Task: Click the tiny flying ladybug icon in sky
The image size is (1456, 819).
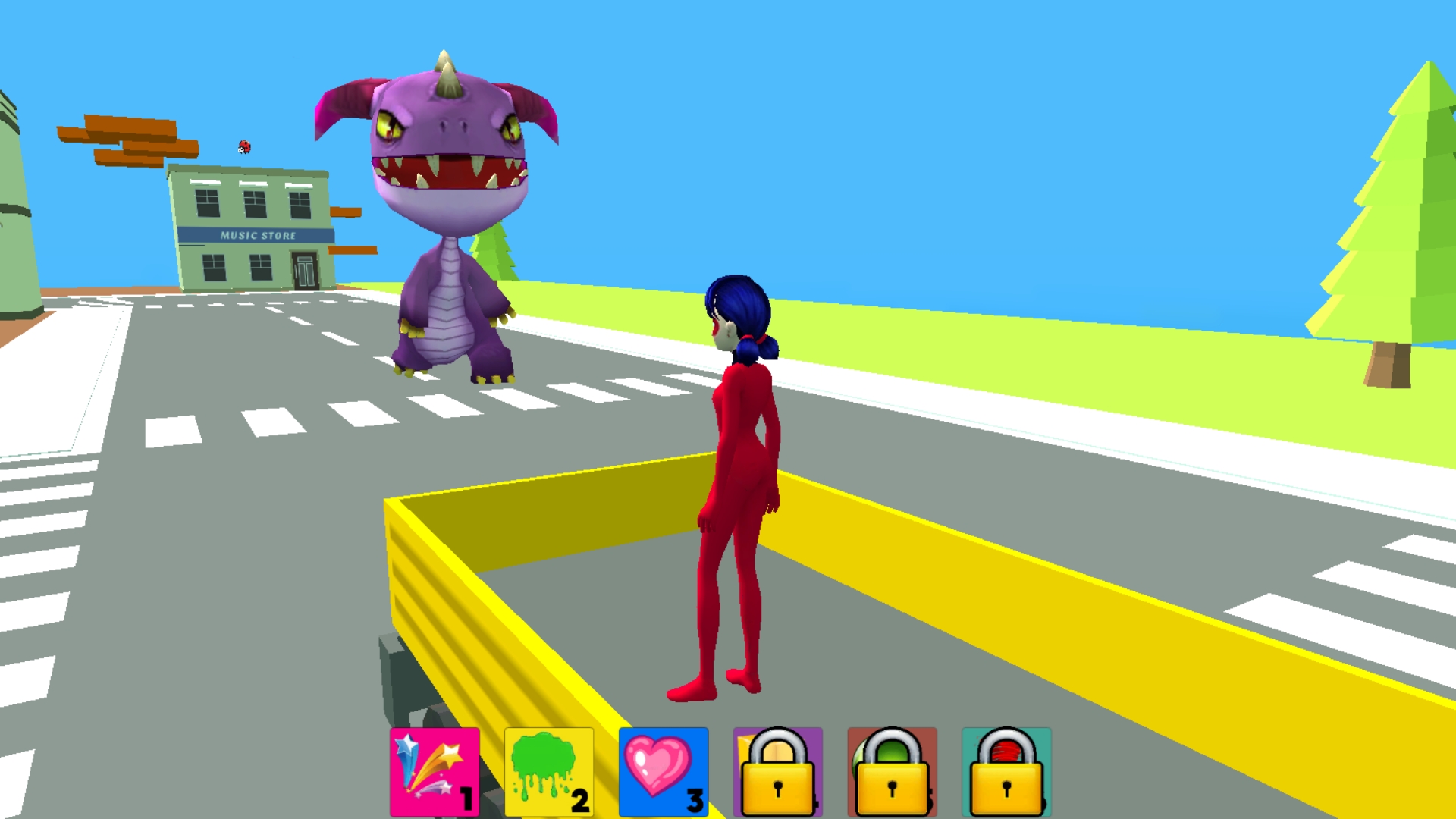Action: coord(243,146)
